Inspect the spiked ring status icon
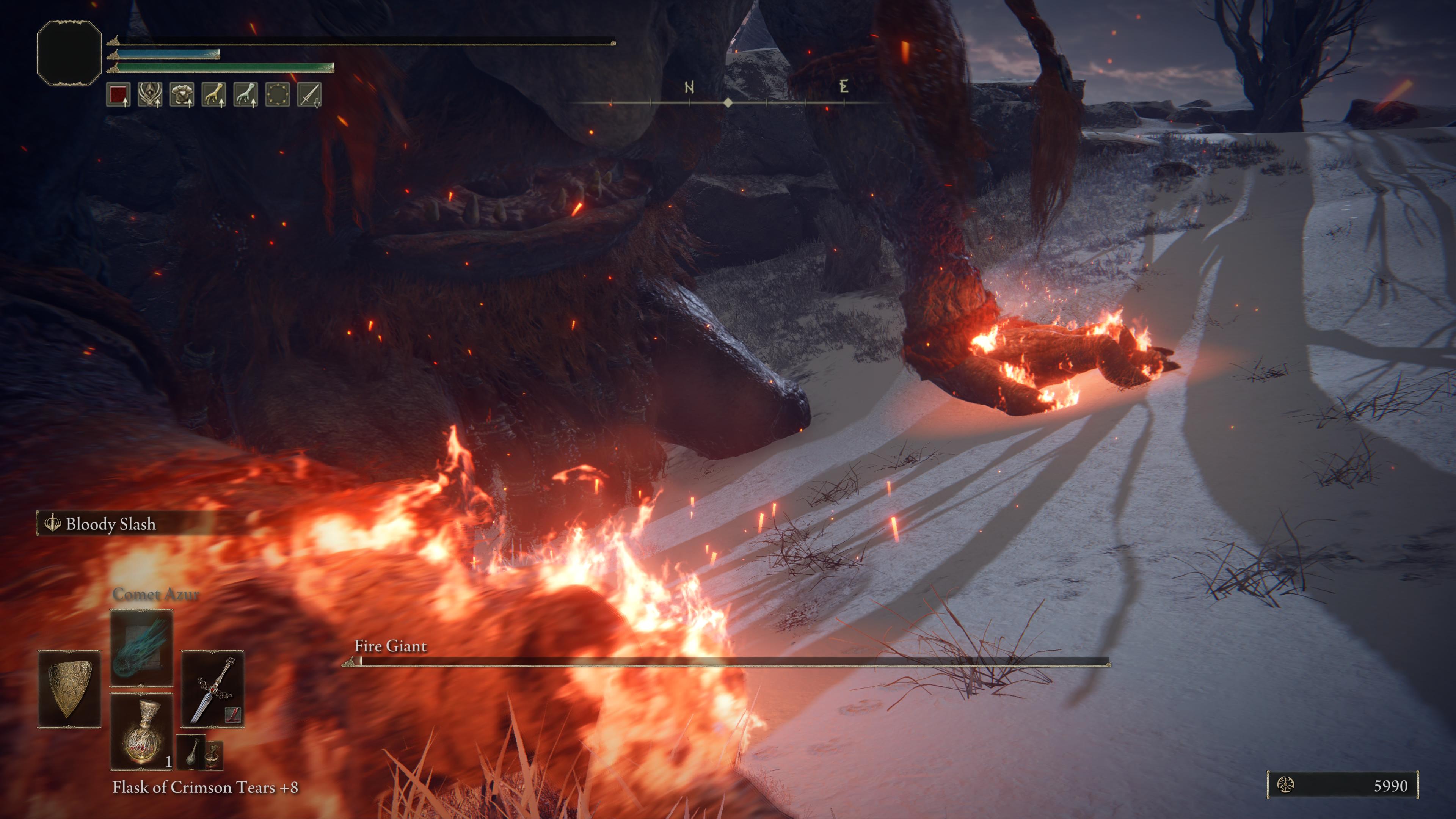 pyautogui.click(x=277, y=94)
